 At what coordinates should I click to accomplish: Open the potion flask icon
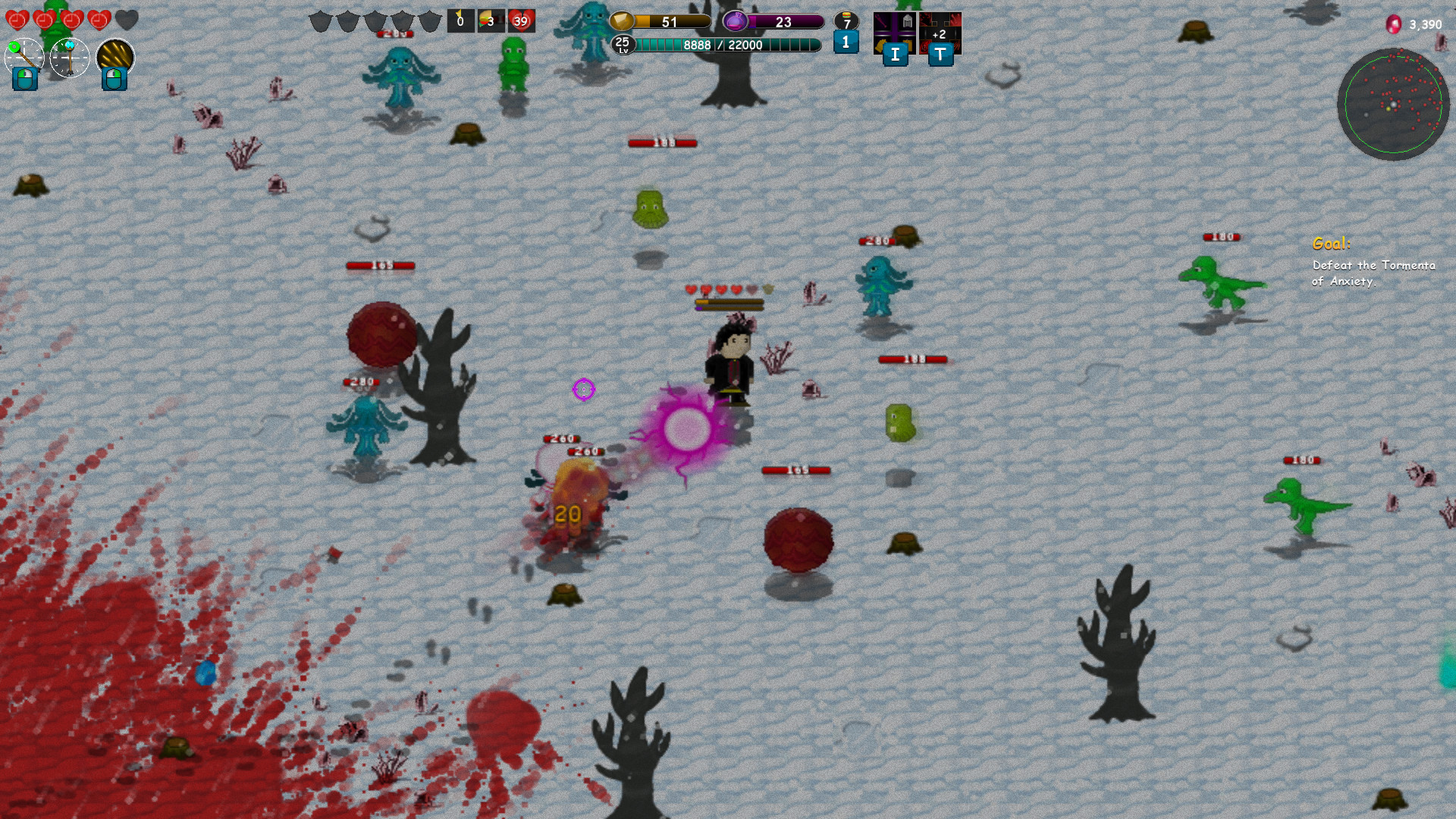click(x=736, y=21)
